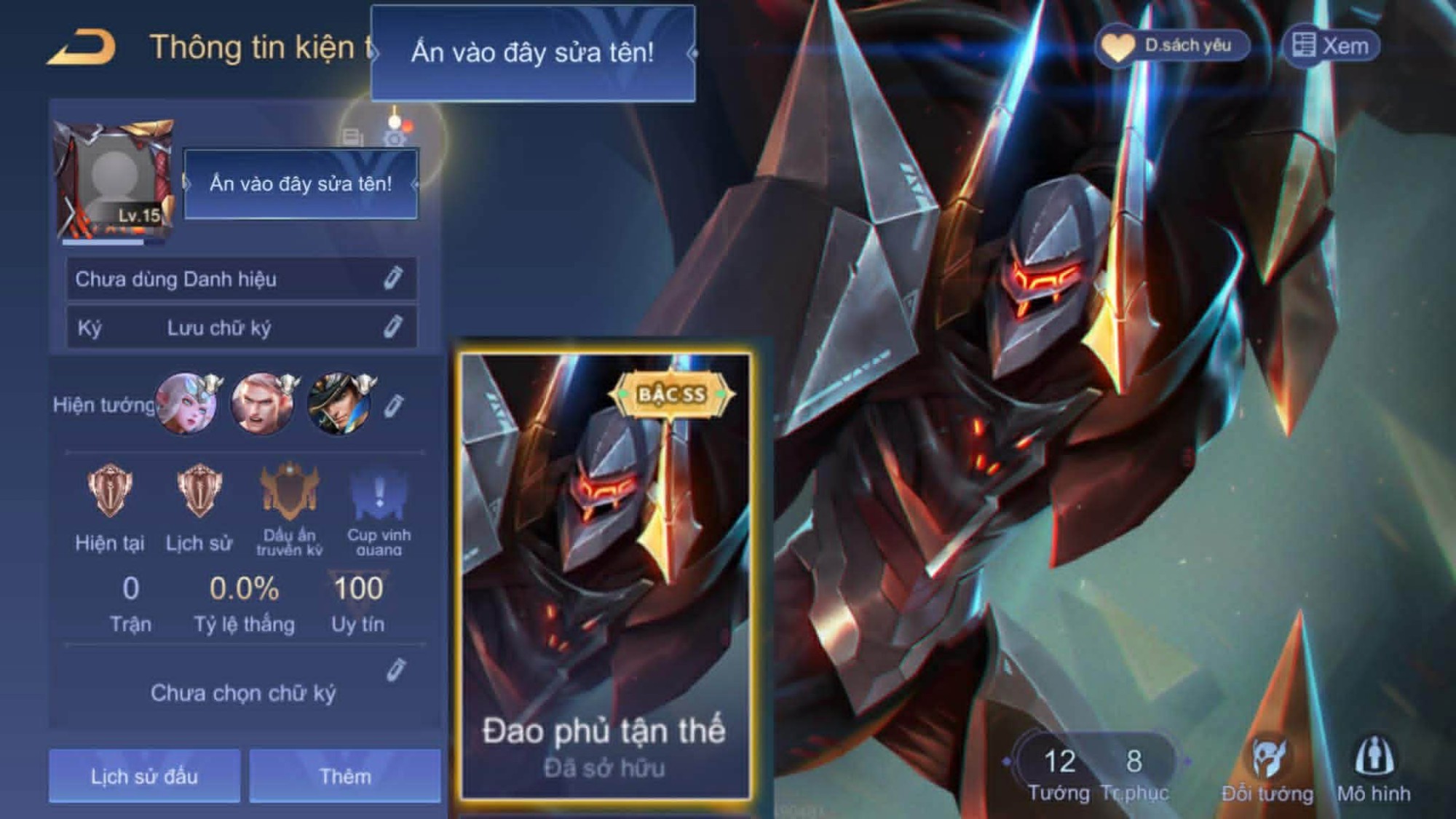Edit the displayed heroes with pencil icon
The width and height of the screenshot is (1456, 819).
pos(393,405)
